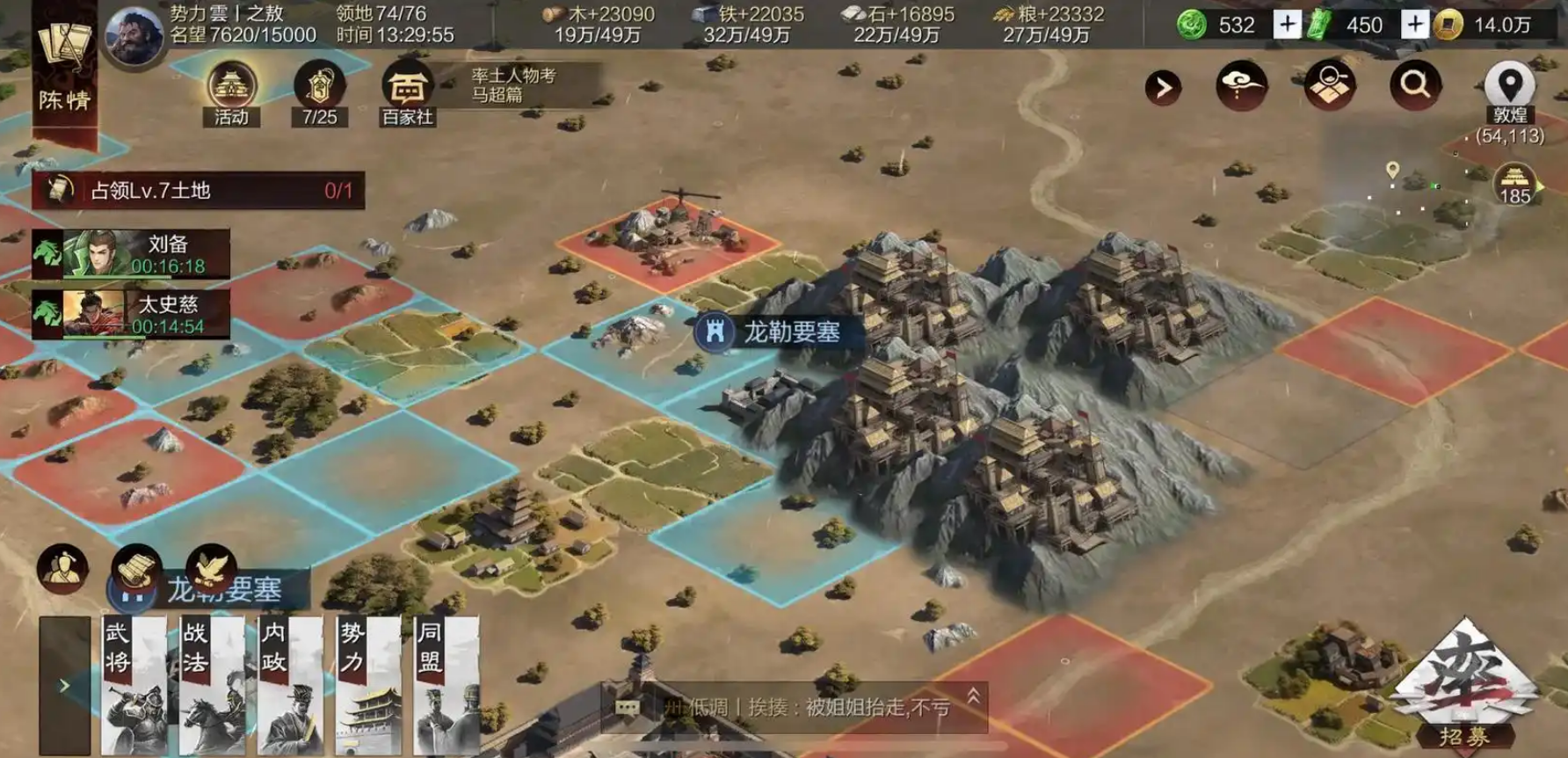
Task: Add jade with the plus button next to 532
Action: pyautogui.click(x=1287, y=25)
